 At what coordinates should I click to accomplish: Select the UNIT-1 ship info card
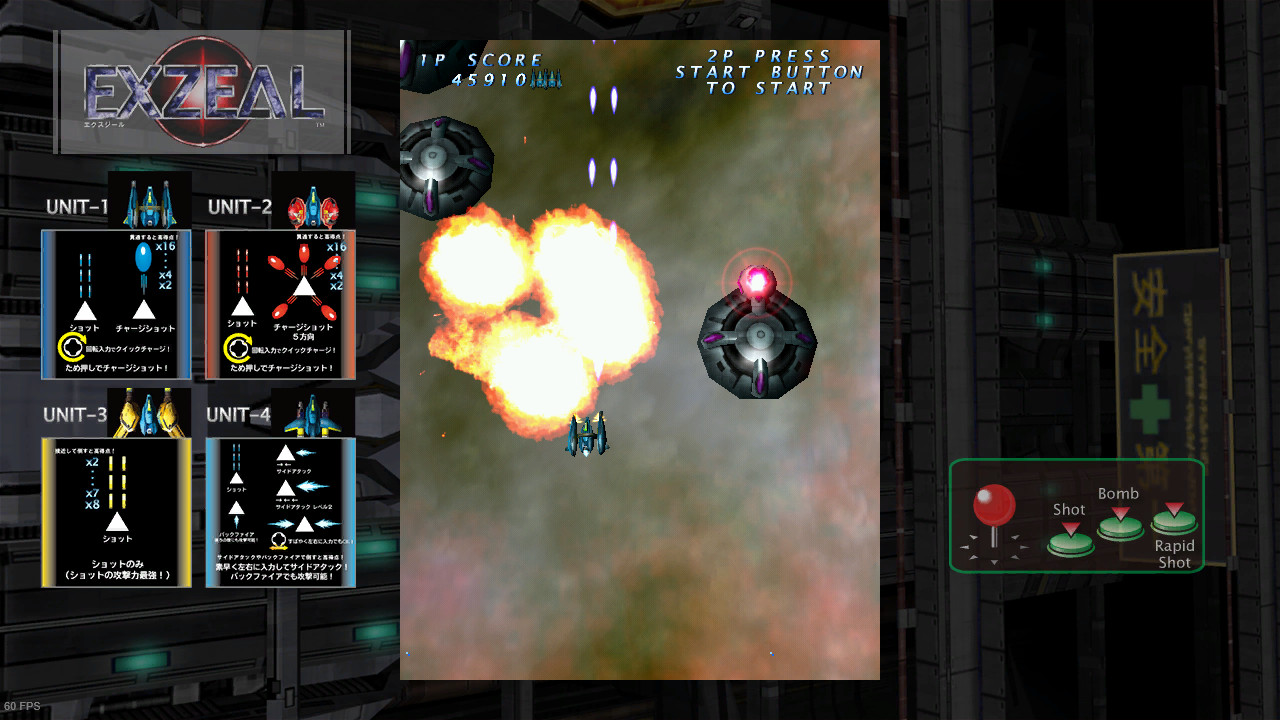[x=116, y=305]
